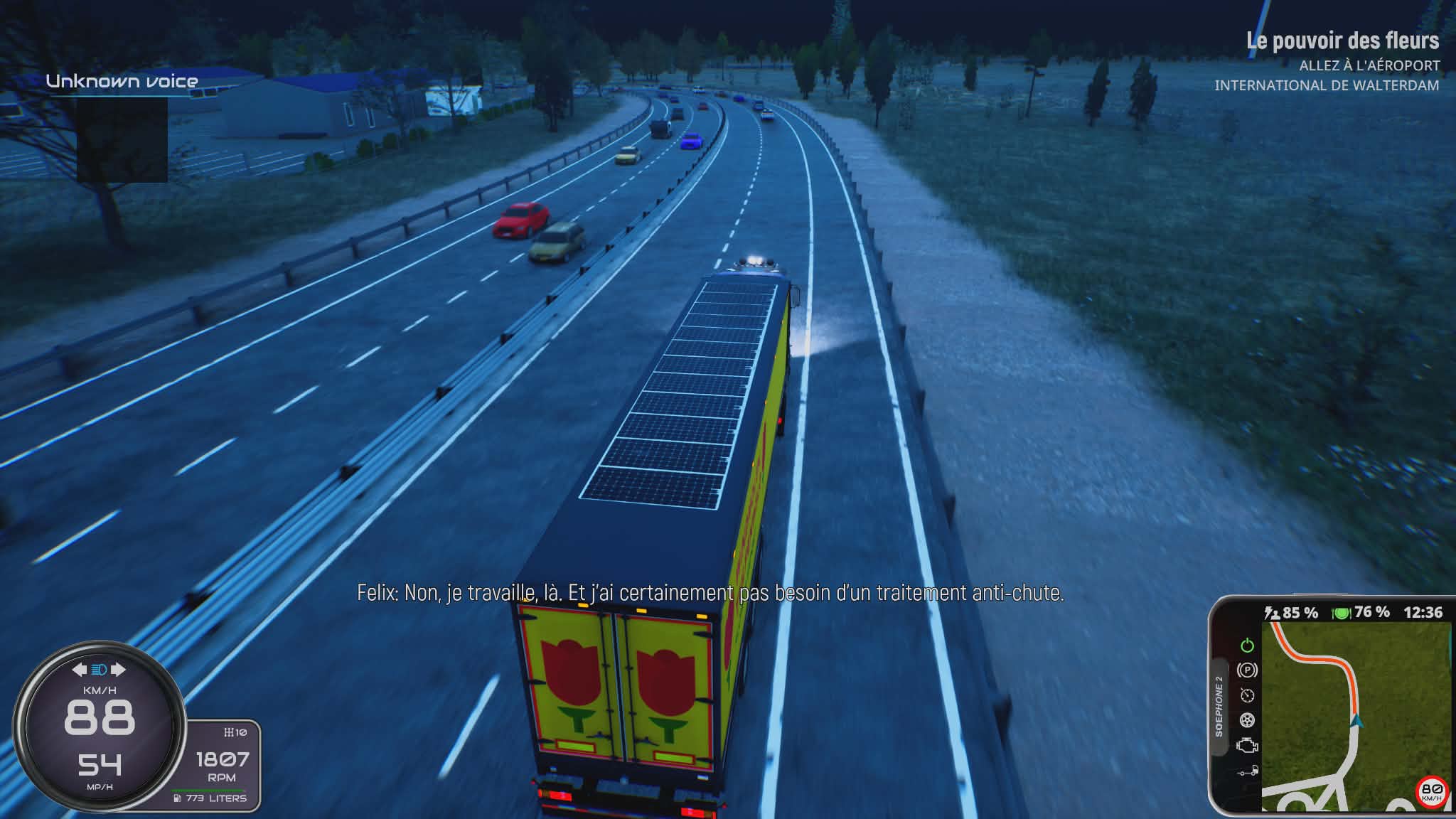Activate the parking brake icon
This screenshot has width=1456, height=819.
(1247, 670)
